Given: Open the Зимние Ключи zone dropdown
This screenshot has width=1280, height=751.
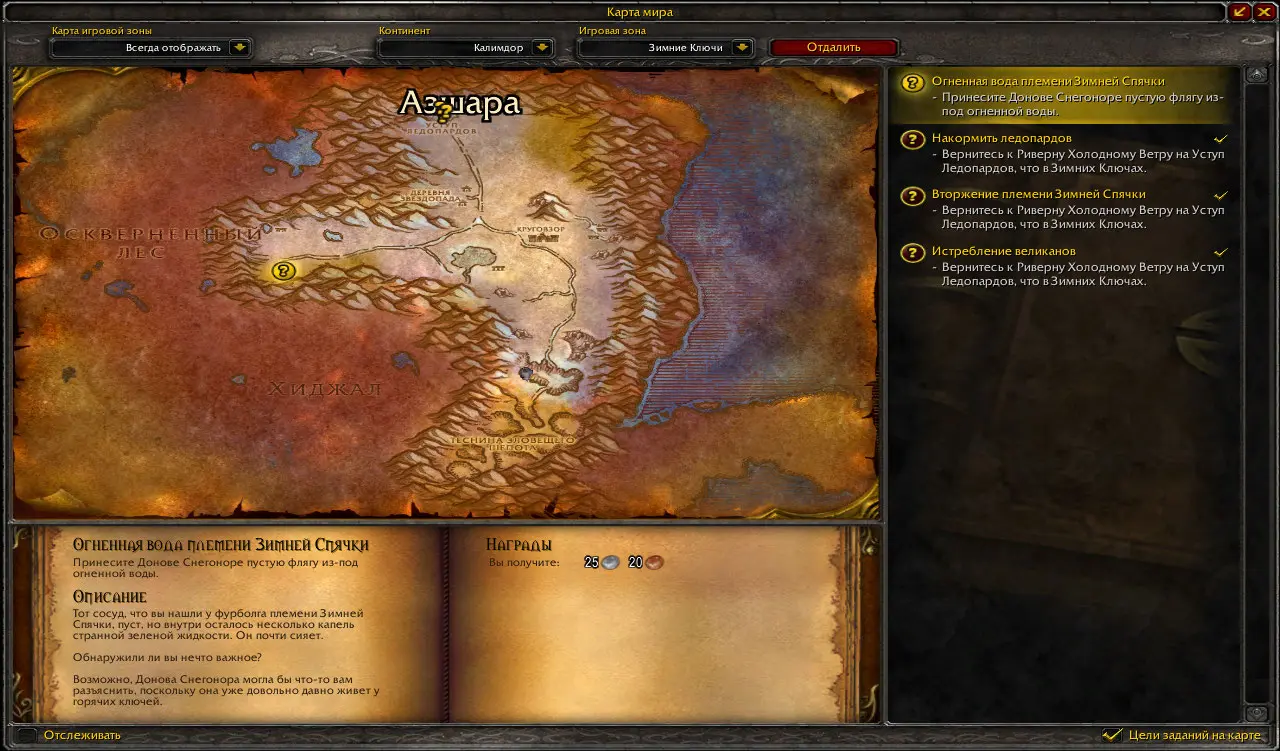Looking at the screenshot, I should pyautogui.click(x=741, y=47).
